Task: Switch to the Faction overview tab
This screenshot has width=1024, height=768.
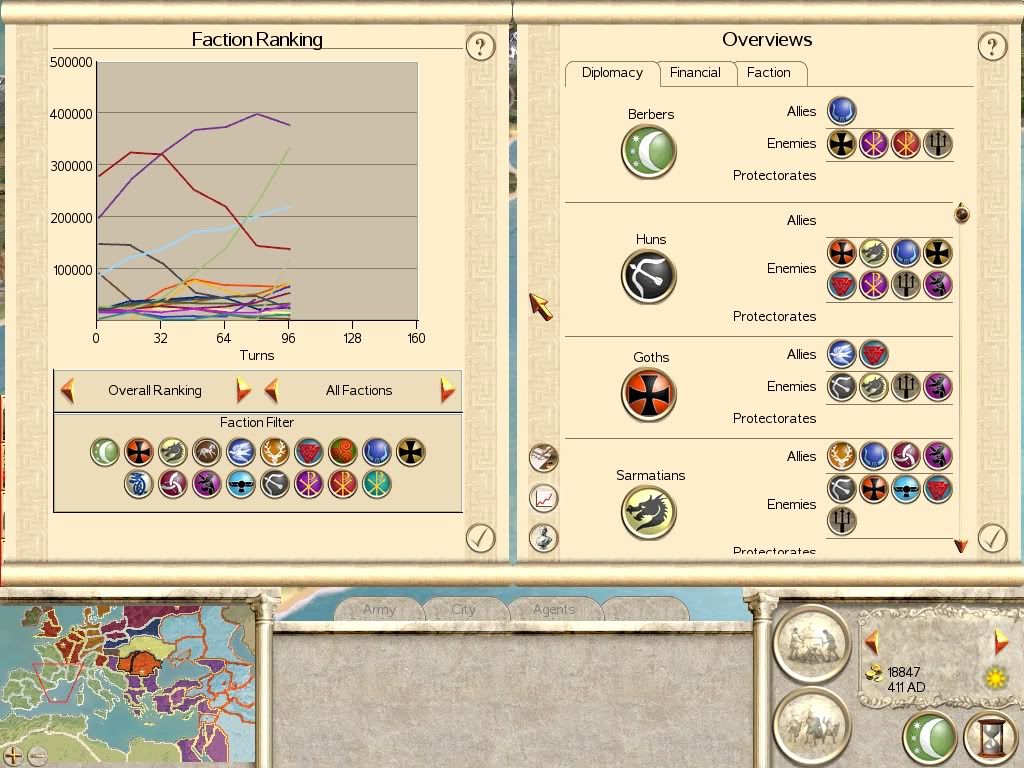Action: pos(768,73)
